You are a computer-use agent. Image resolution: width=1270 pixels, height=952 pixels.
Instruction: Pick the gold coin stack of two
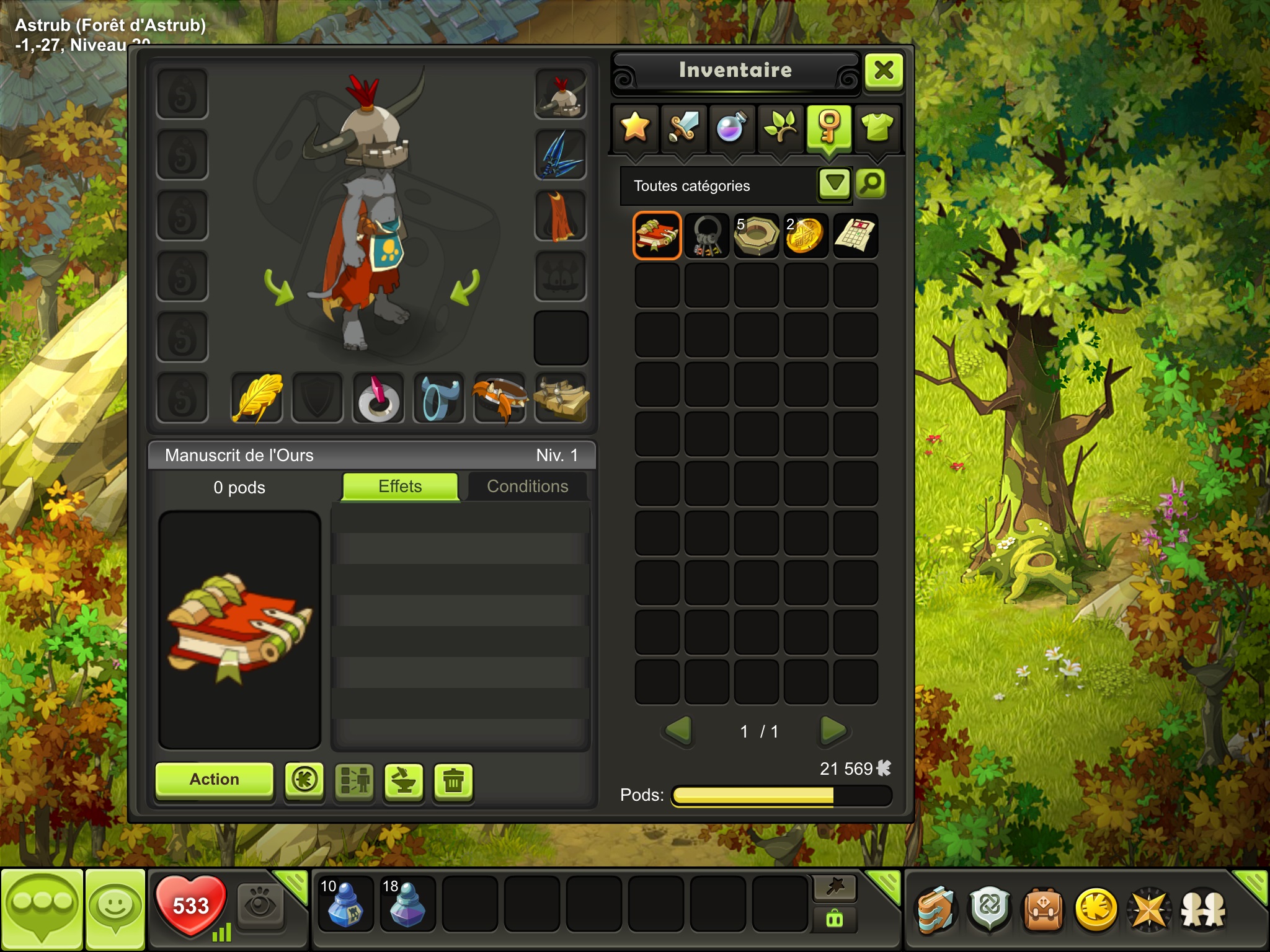(806, 236)
